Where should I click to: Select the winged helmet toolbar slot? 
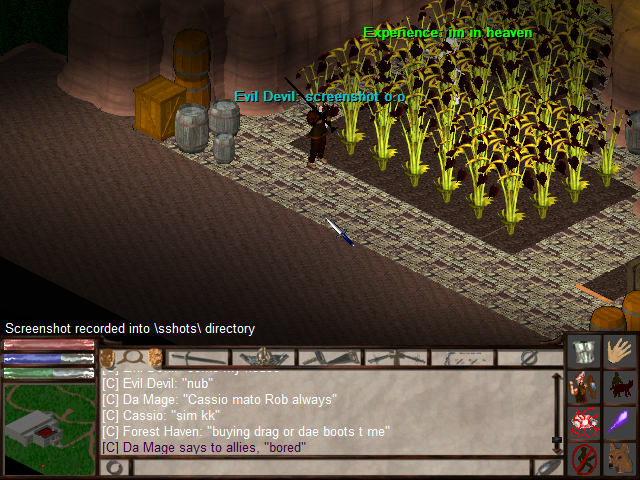(264, 357)
